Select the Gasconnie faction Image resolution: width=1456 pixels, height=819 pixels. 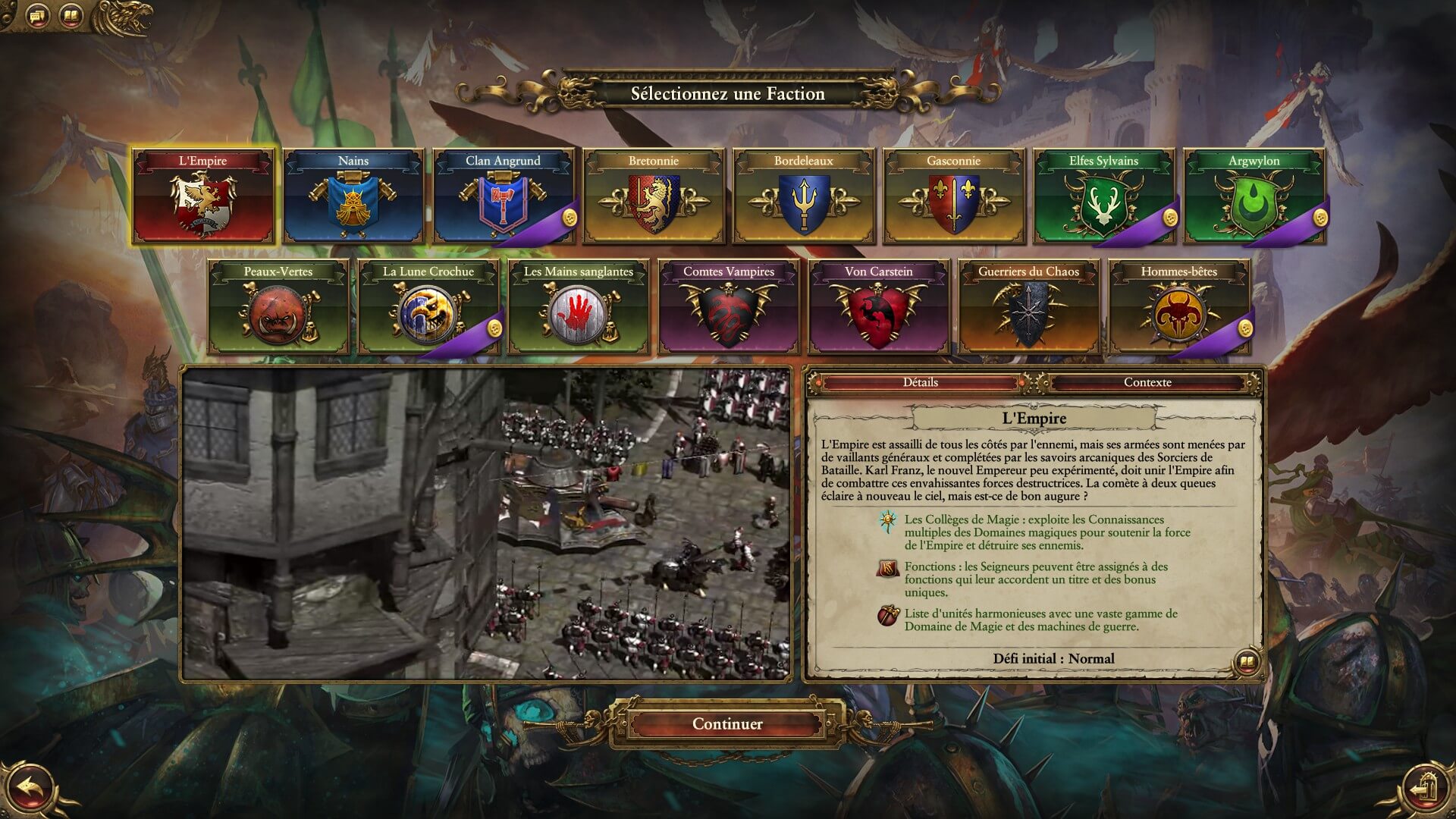953,197
